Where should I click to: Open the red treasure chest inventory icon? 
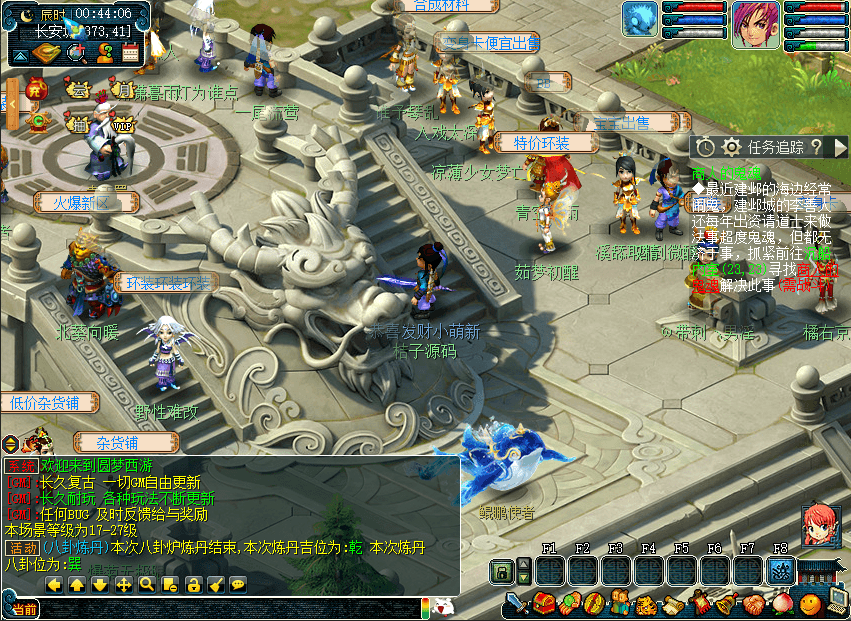pos(543,603)
